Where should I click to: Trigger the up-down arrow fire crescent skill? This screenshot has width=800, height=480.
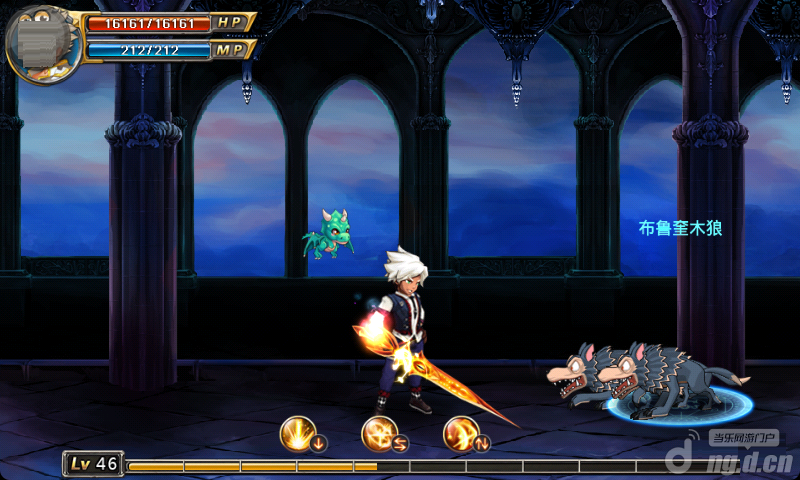pos(462,435)
